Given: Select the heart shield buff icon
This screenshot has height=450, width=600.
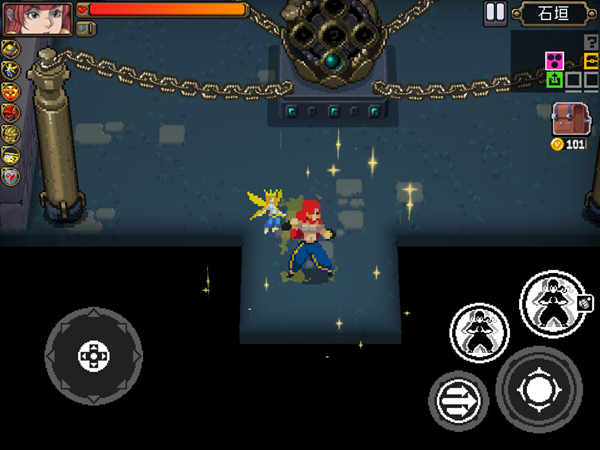Looking at the screenshot, I should coord(11,176).
